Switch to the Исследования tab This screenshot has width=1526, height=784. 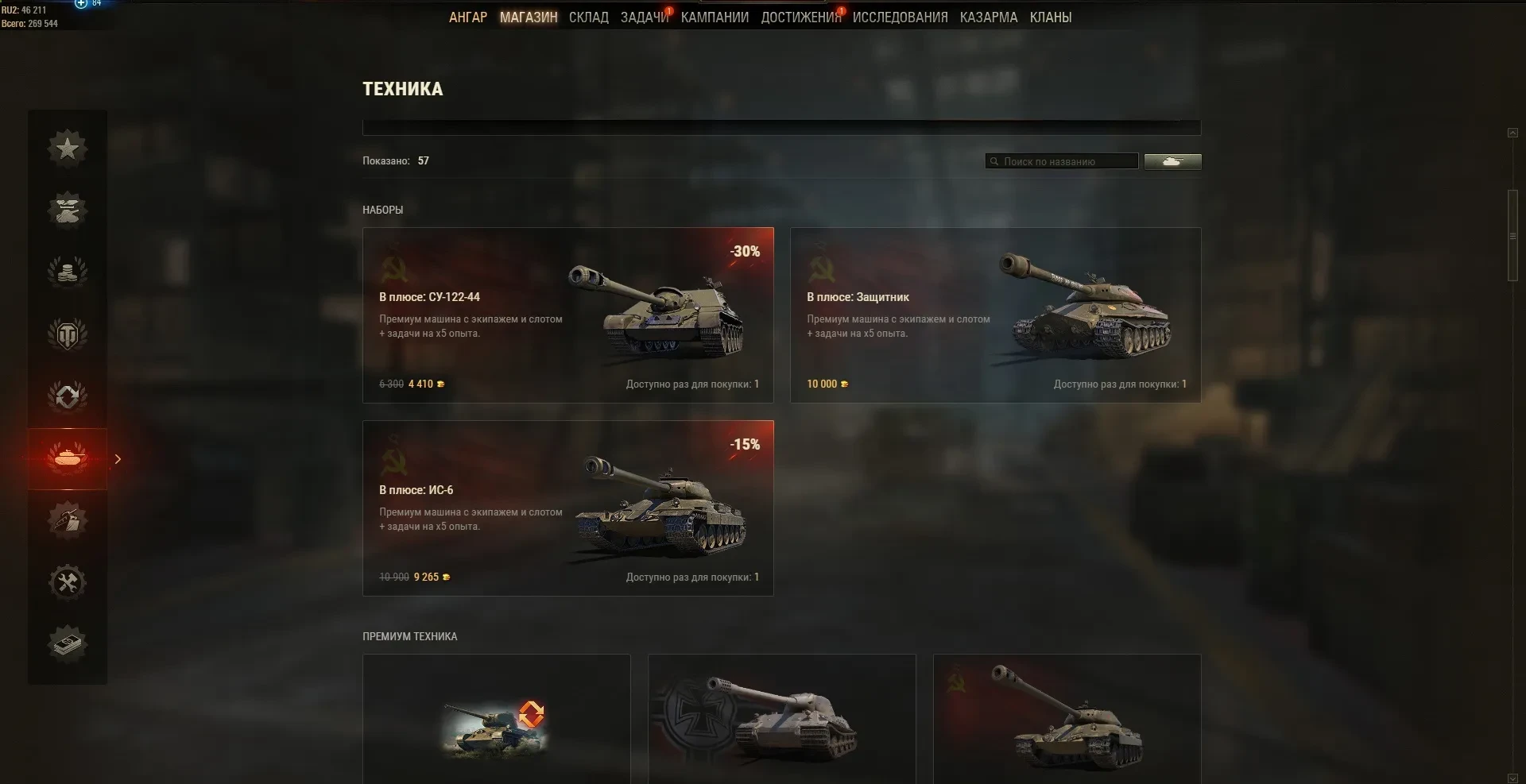pyautogui.click(x=900, y=17)
